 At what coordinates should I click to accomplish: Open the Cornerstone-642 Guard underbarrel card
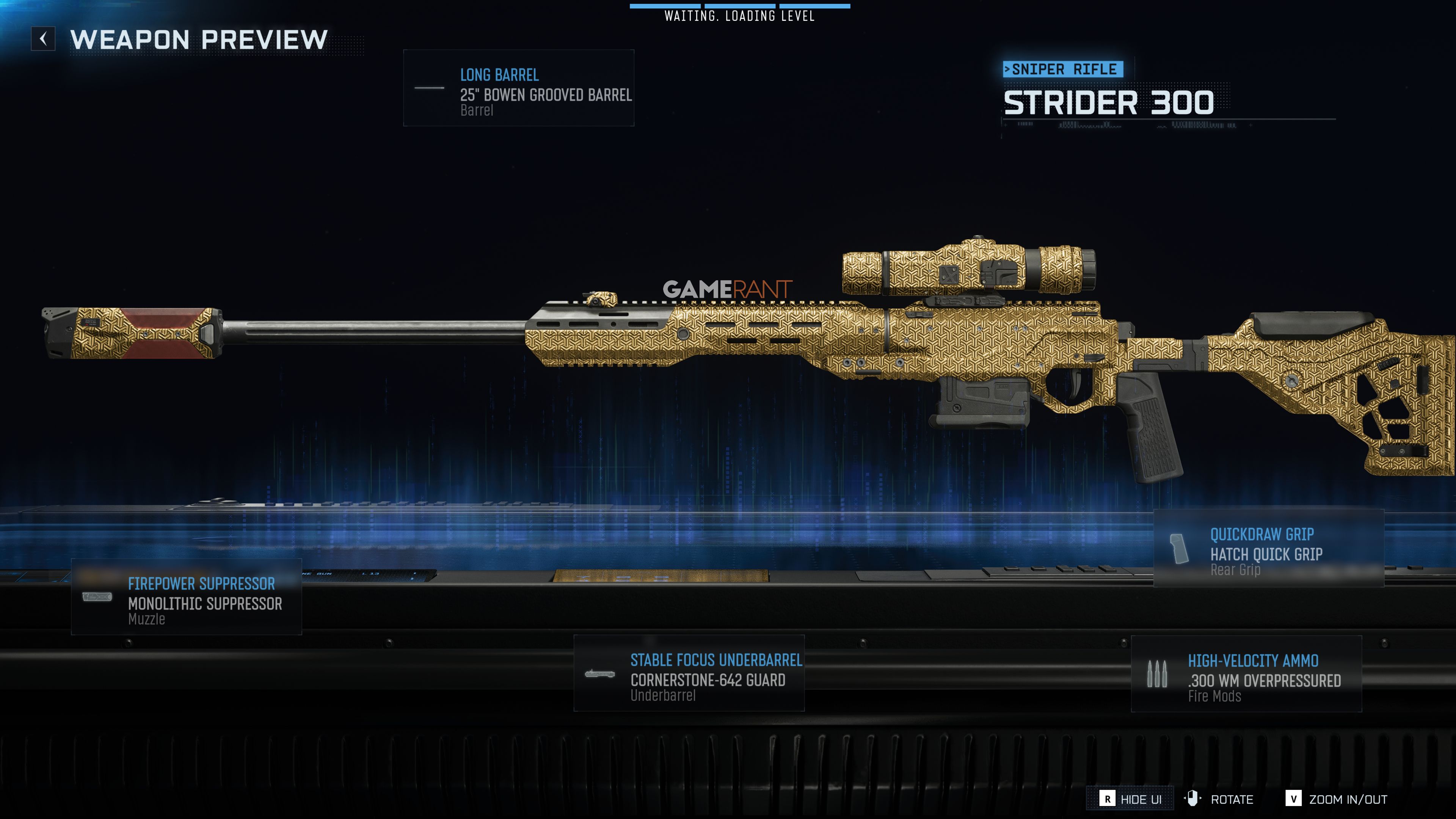(689, 673)
